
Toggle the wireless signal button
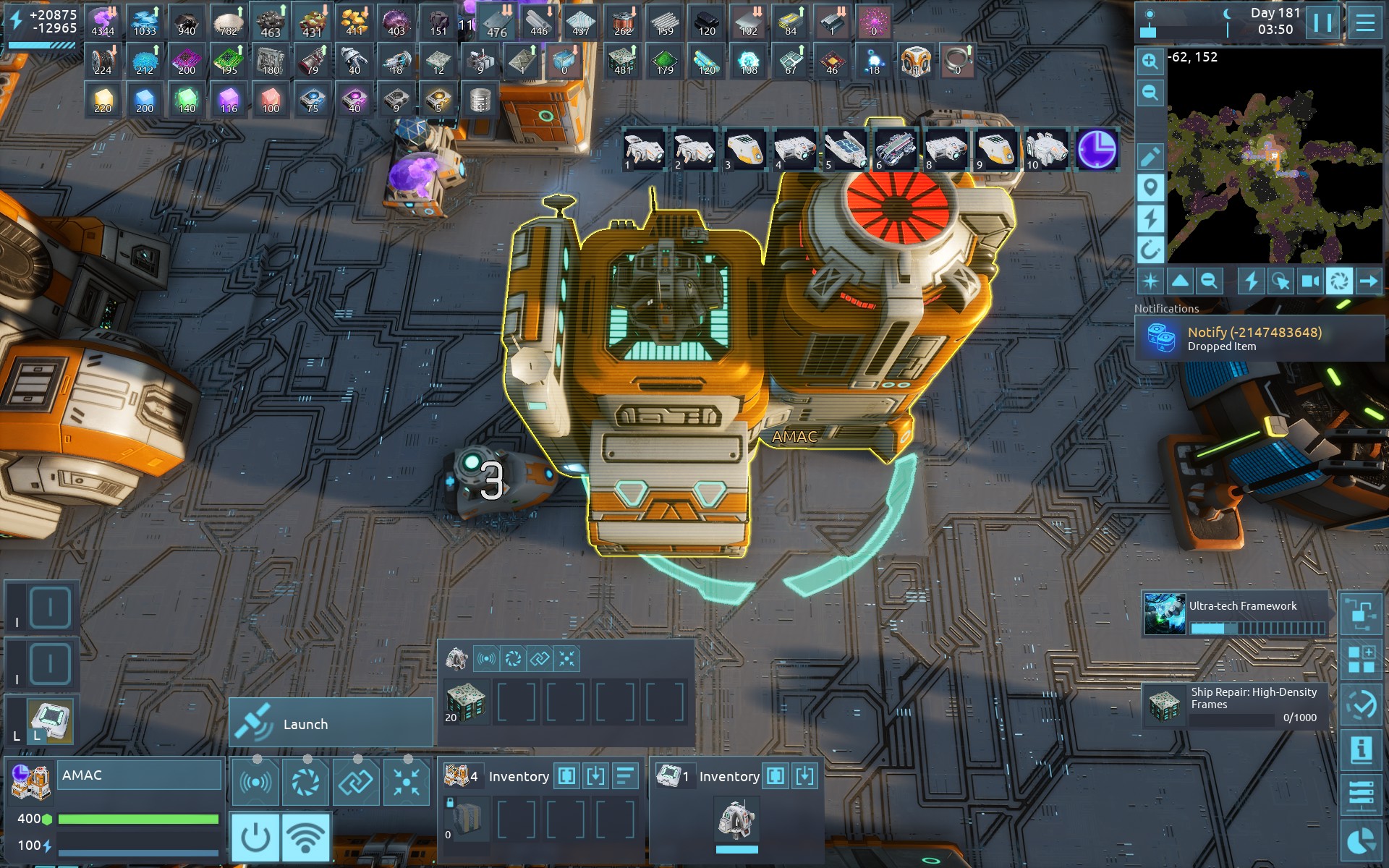(x=306, y=837)
